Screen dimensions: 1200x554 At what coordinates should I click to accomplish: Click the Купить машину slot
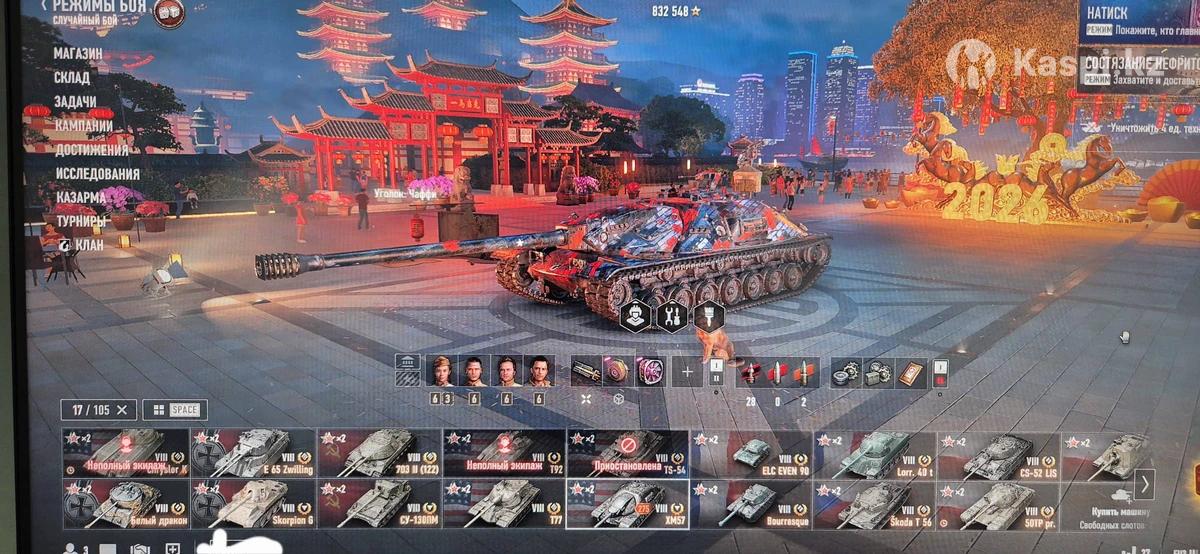1098,503
